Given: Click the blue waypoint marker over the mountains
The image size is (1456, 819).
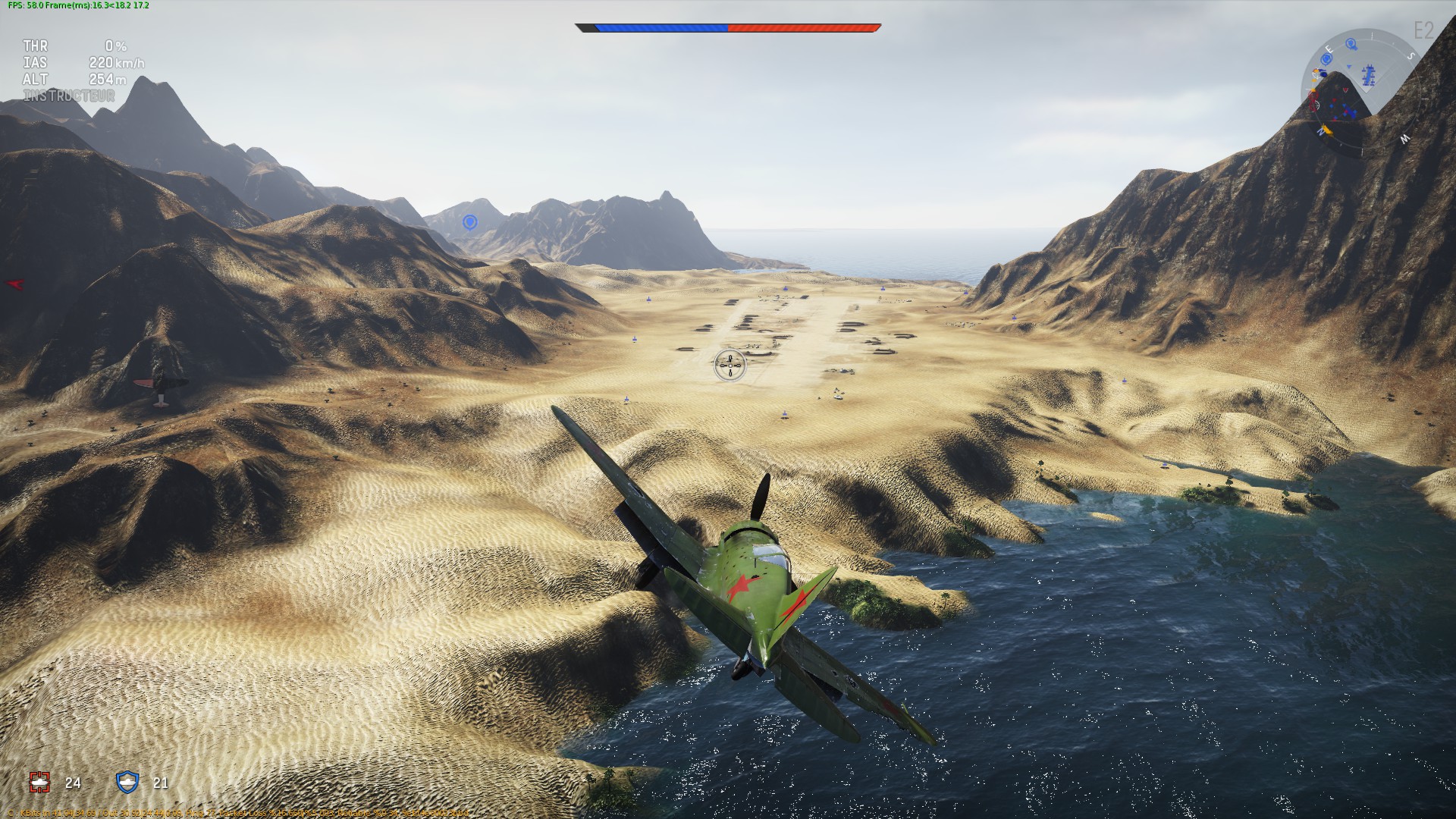Looking at the screenshot, I should 469,222.
